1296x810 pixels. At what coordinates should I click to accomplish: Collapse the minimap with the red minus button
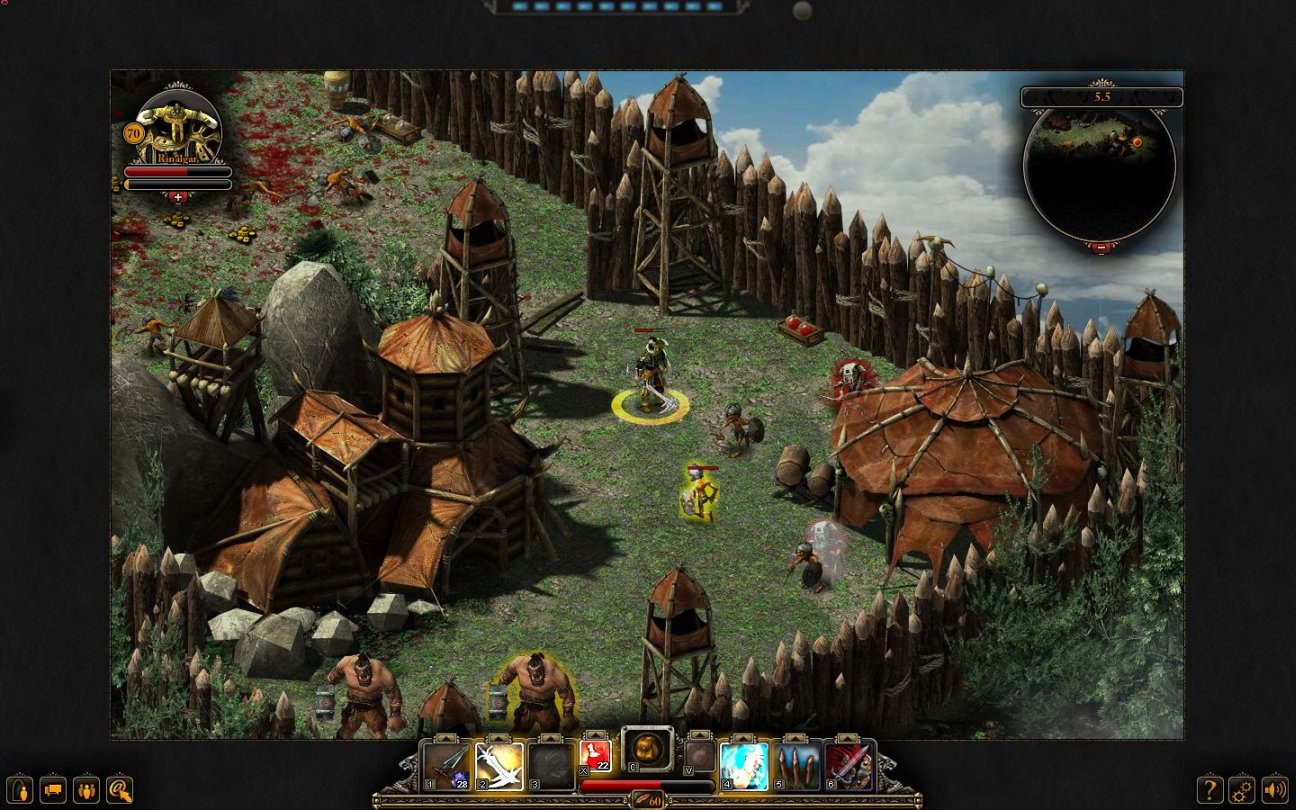(x=1100, y=246)
